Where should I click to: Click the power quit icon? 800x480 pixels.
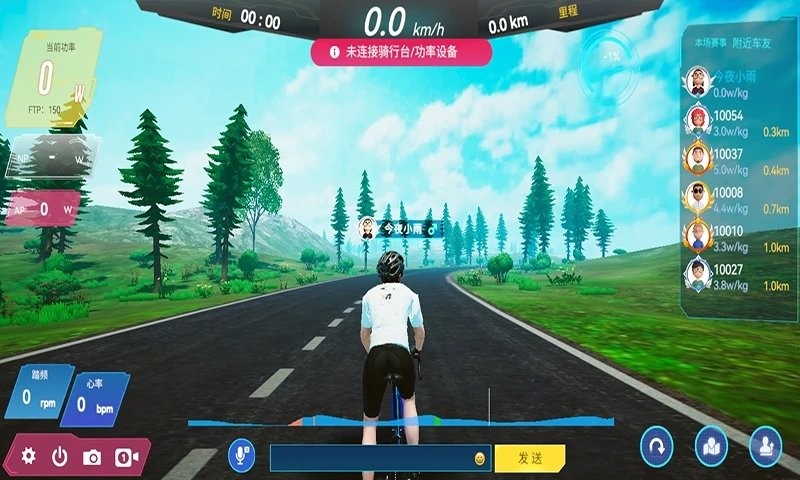[60, 456]
